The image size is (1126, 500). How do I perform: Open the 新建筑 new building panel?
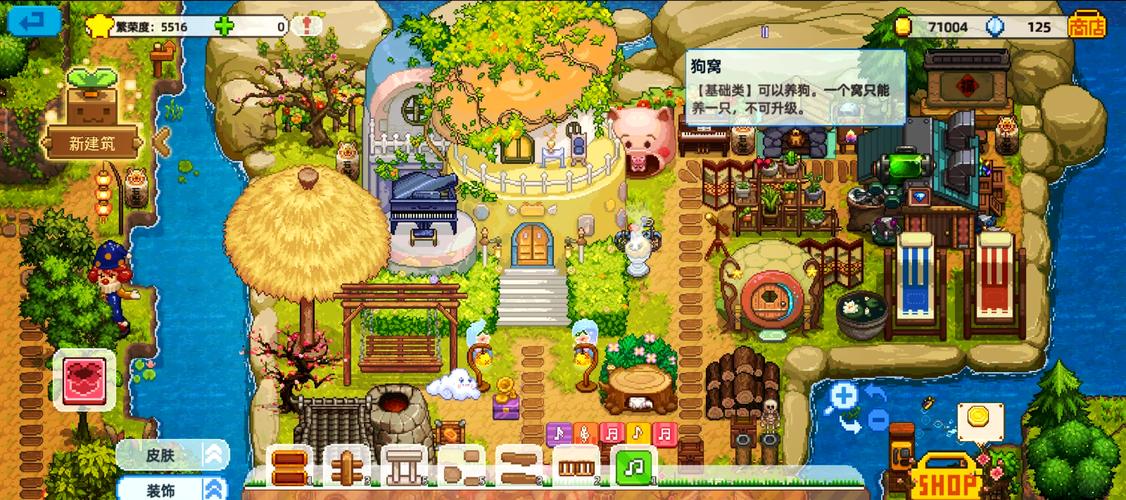coord(92,143)
